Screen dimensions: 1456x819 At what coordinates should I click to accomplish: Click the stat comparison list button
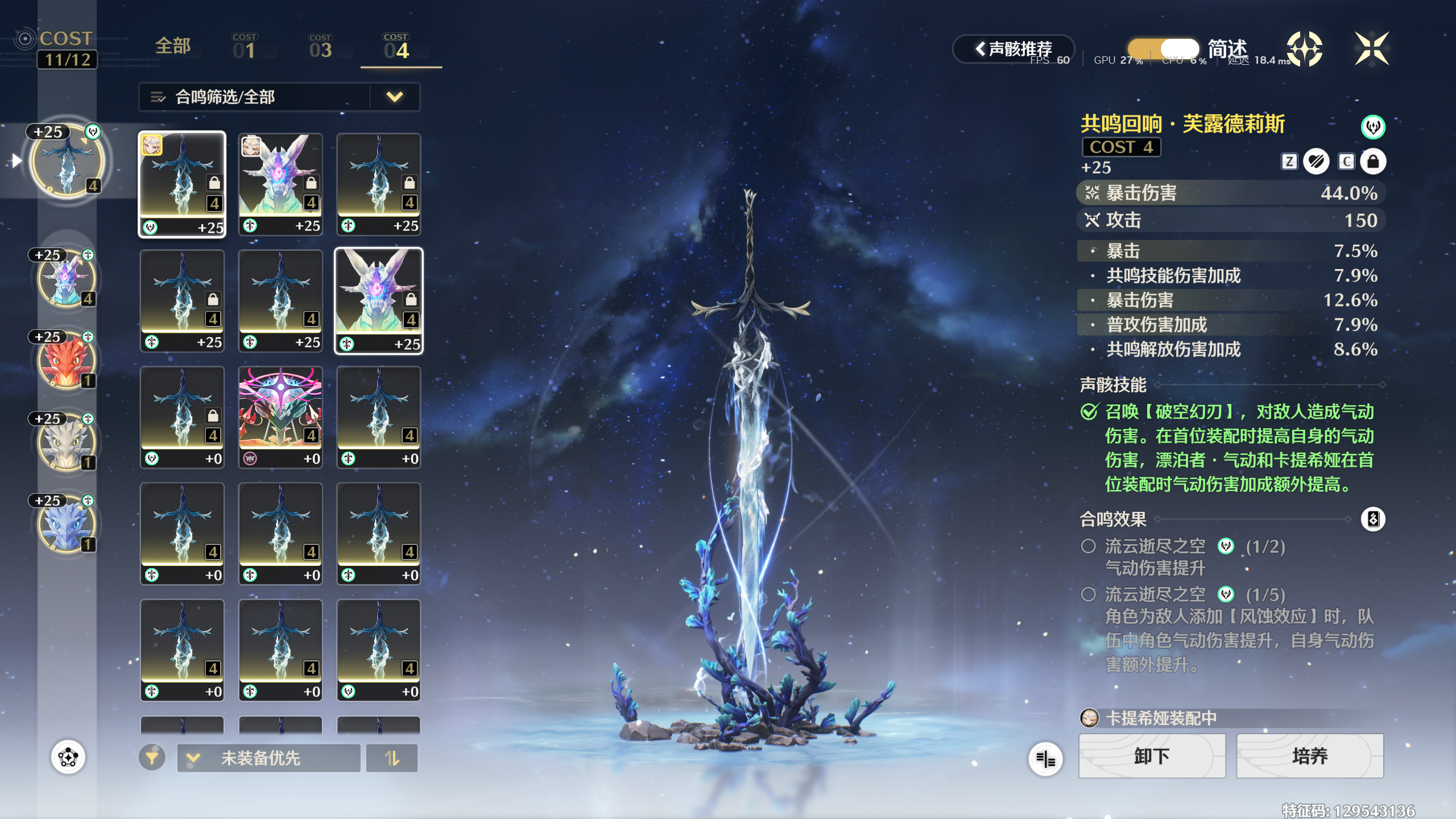(x=1045, y=758)
